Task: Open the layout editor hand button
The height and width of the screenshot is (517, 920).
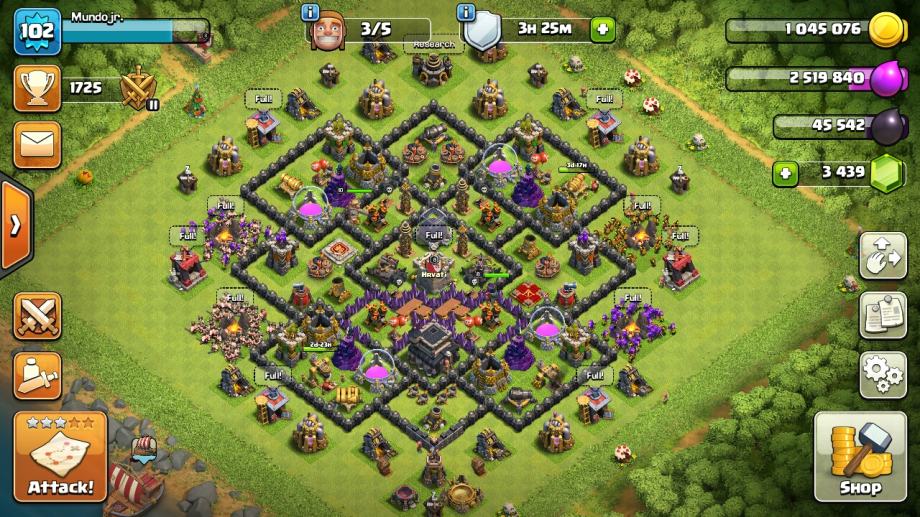Action: pos(882,257)
